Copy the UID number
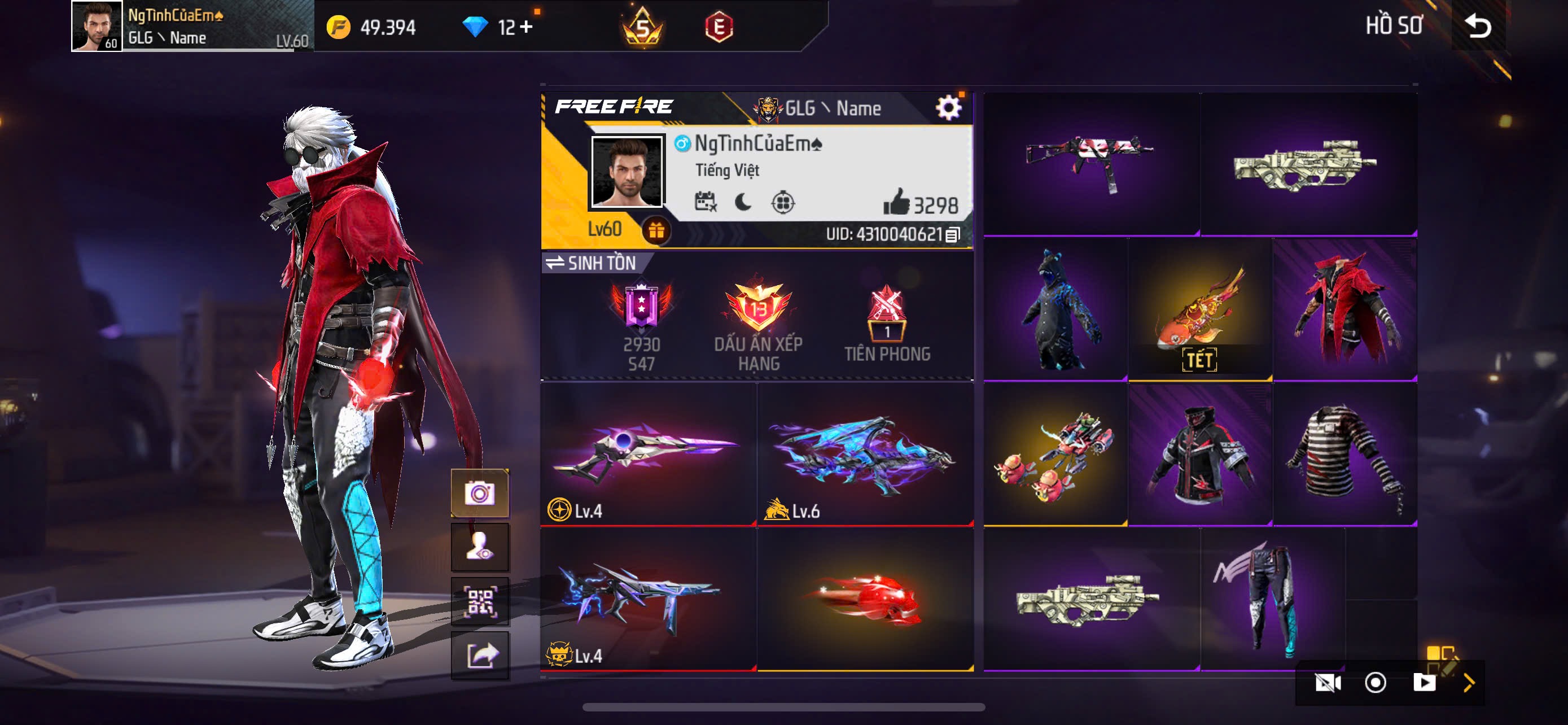This screenshot has width=1568, height=725. [953, 234]
